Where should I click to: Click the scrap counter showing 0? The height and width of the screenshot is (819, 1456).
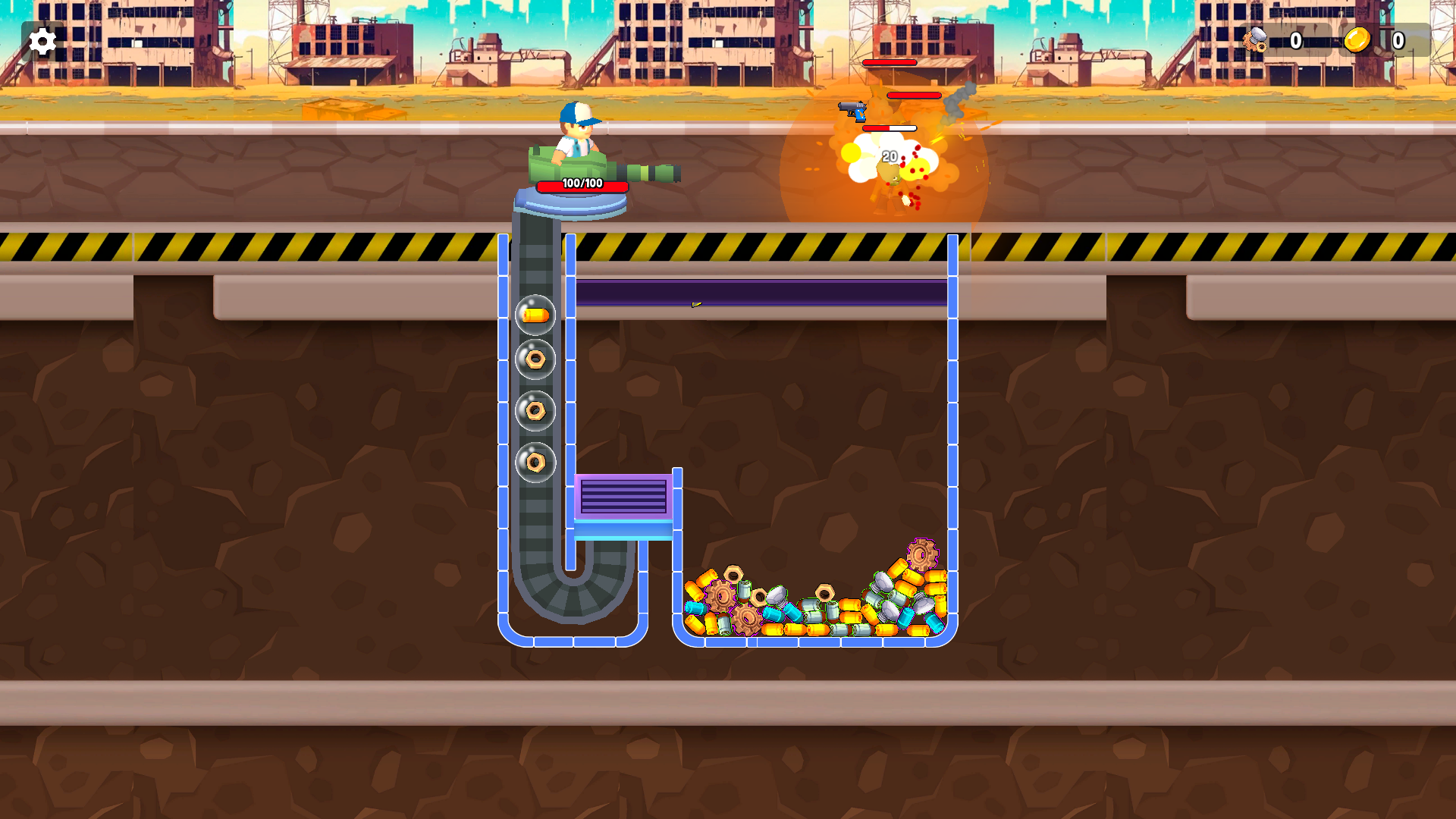point(1296,42)
